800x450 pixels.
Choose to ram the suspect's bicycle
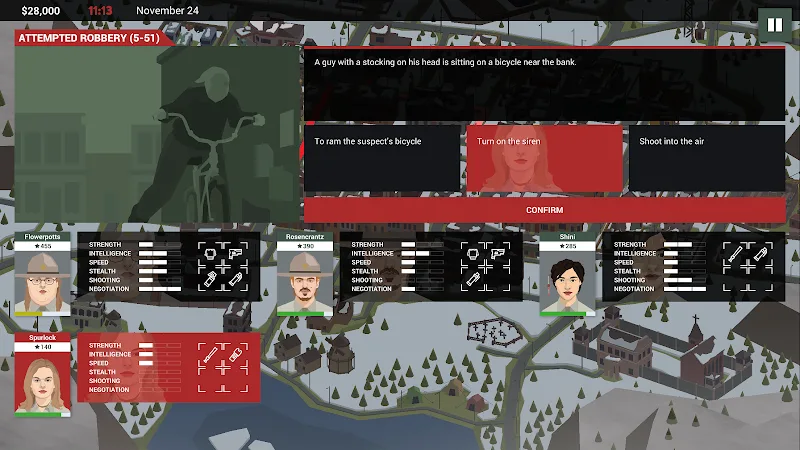click(382, 158)
